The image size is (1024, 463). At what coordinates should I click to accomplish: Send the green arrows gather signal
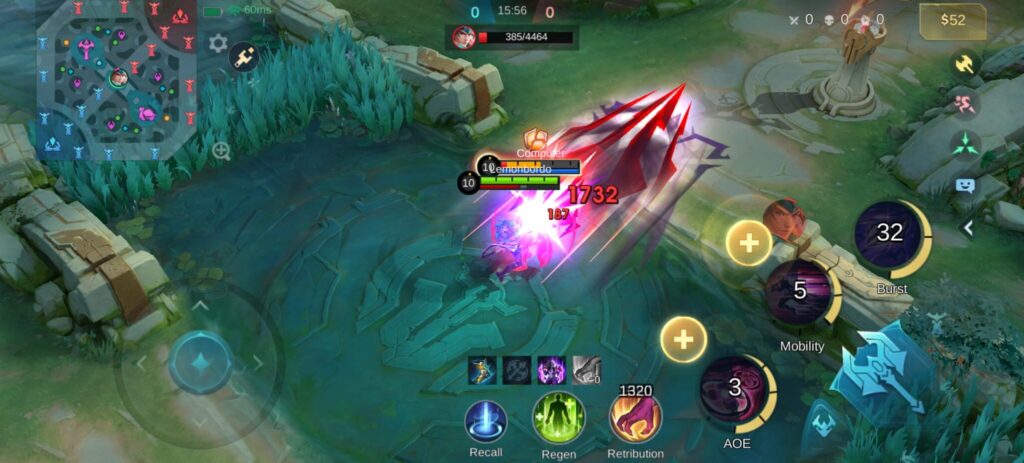(965, 144)
